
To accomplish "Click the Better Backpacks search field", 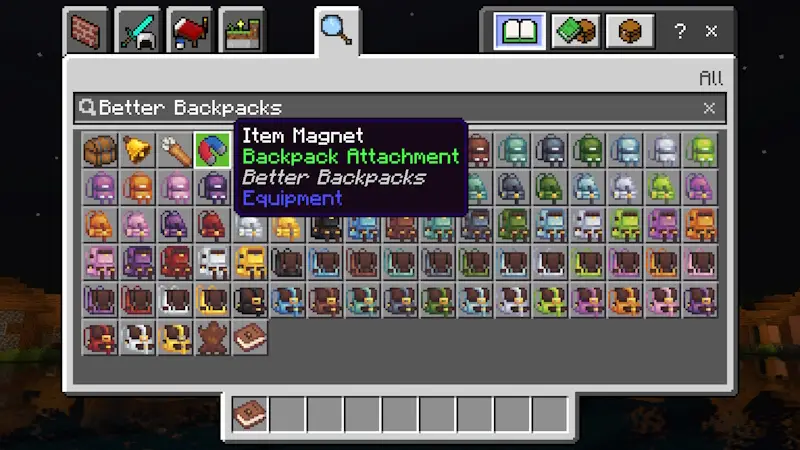I will tap(390, 108).
